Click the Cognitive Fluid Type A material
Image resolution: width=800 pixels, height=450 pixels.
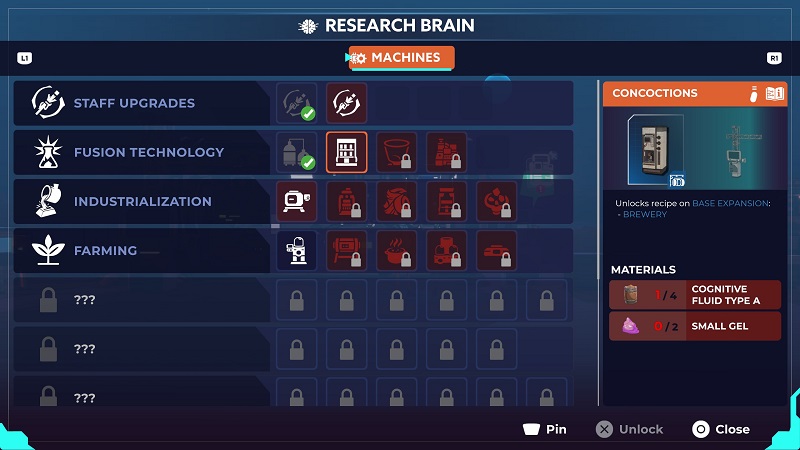click(695, 295)
